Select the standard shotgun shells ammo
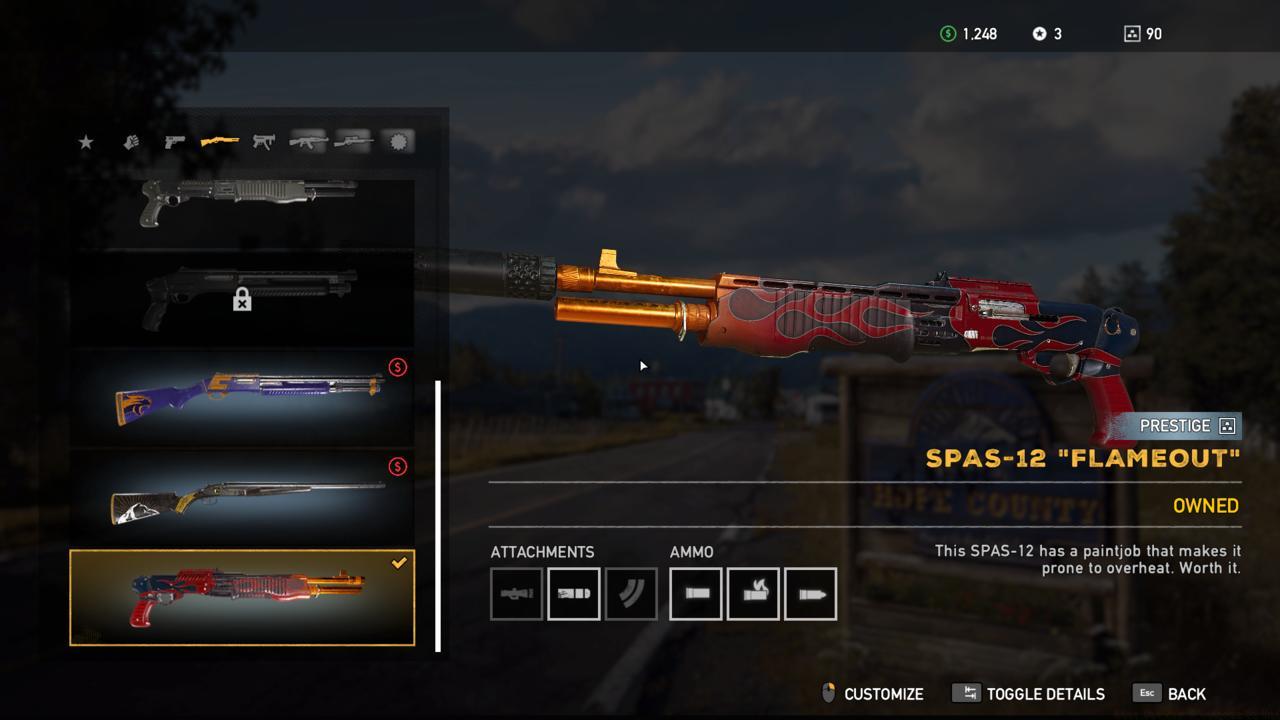The image size is (1280, 720). point(695,593)
